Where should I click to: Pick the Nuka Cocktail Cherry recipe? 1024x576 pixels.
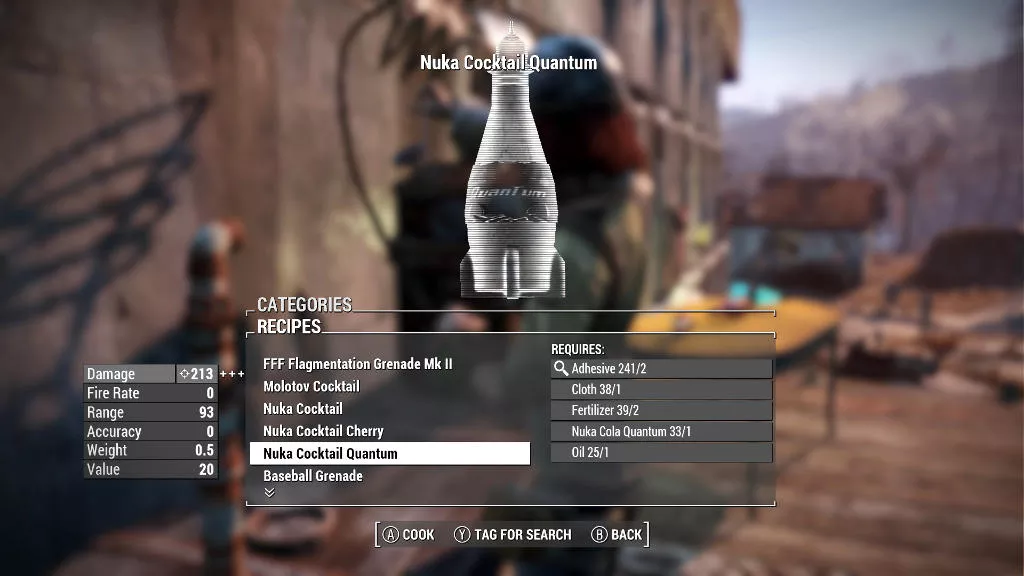pos(323,431)
